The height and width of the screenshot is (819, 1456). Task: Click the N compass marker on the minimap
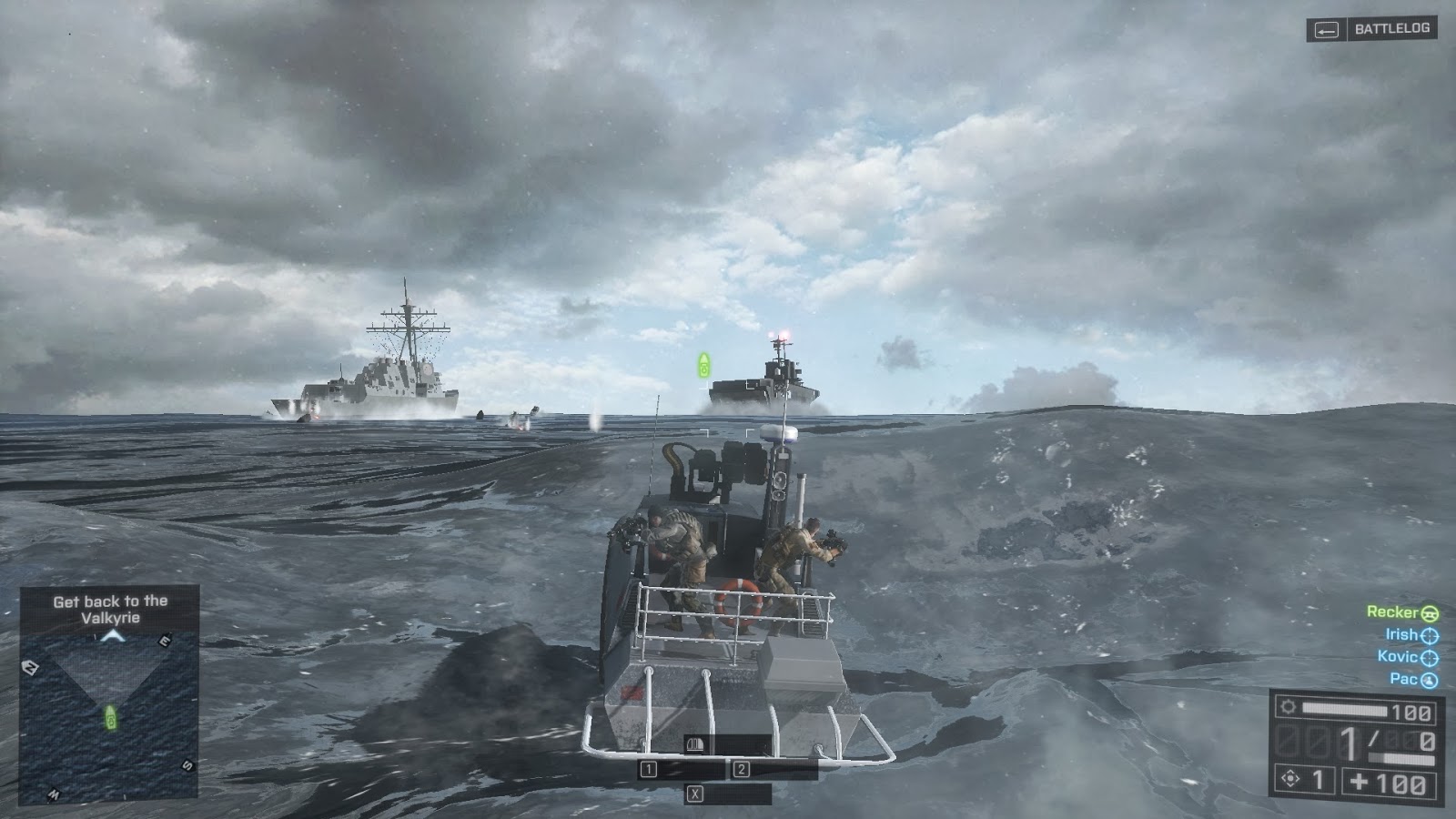32,665
